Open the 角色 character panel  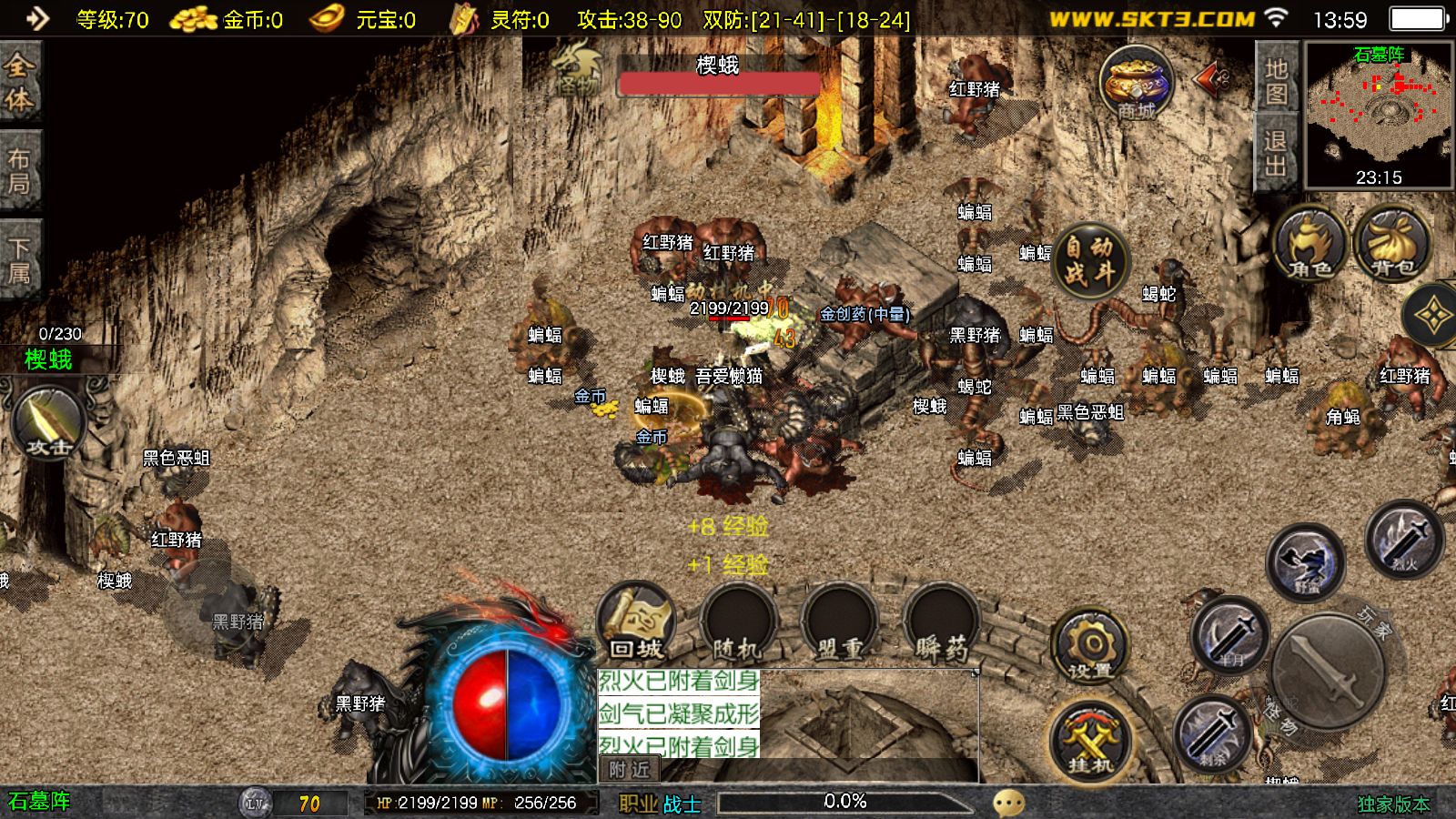tap(1310, 244)
